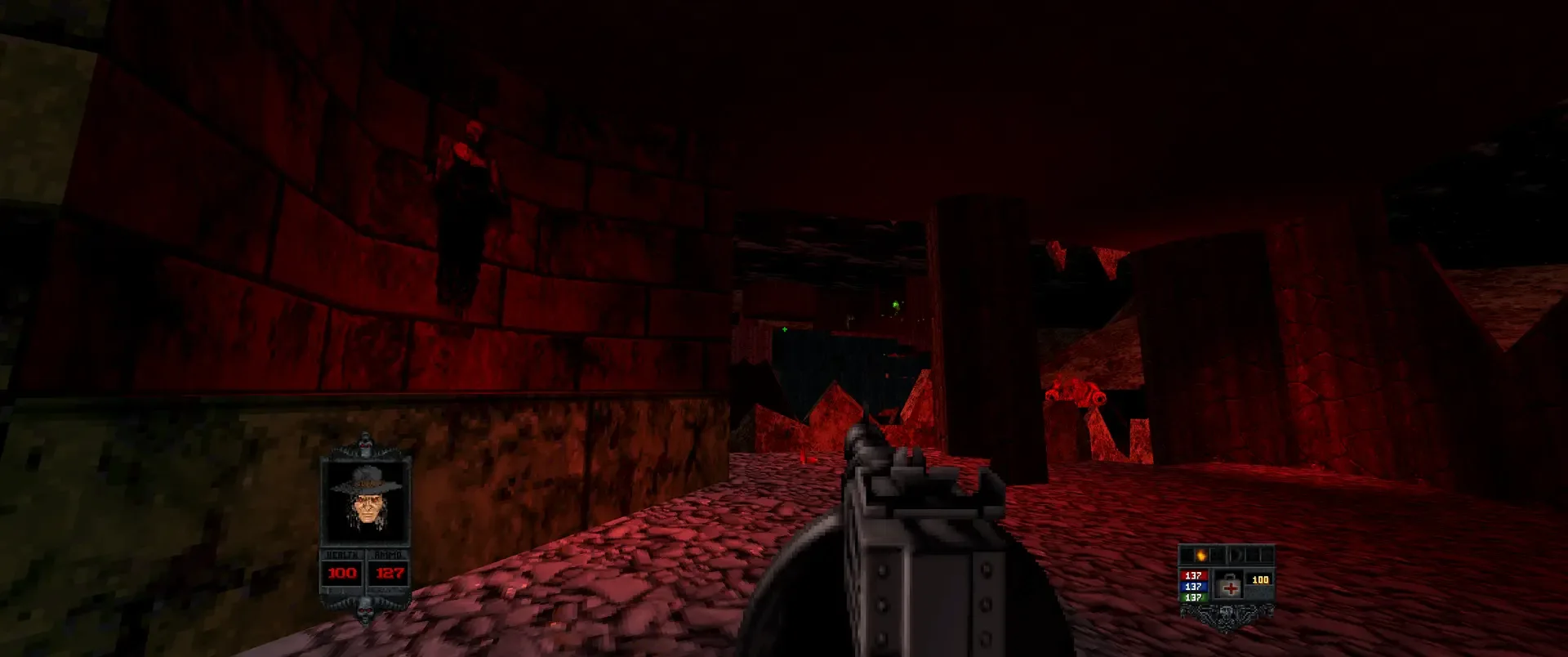This screenshot has width=1568, height=657.
Task: Click the 127 ammo readout
Action: coord(388,572)
